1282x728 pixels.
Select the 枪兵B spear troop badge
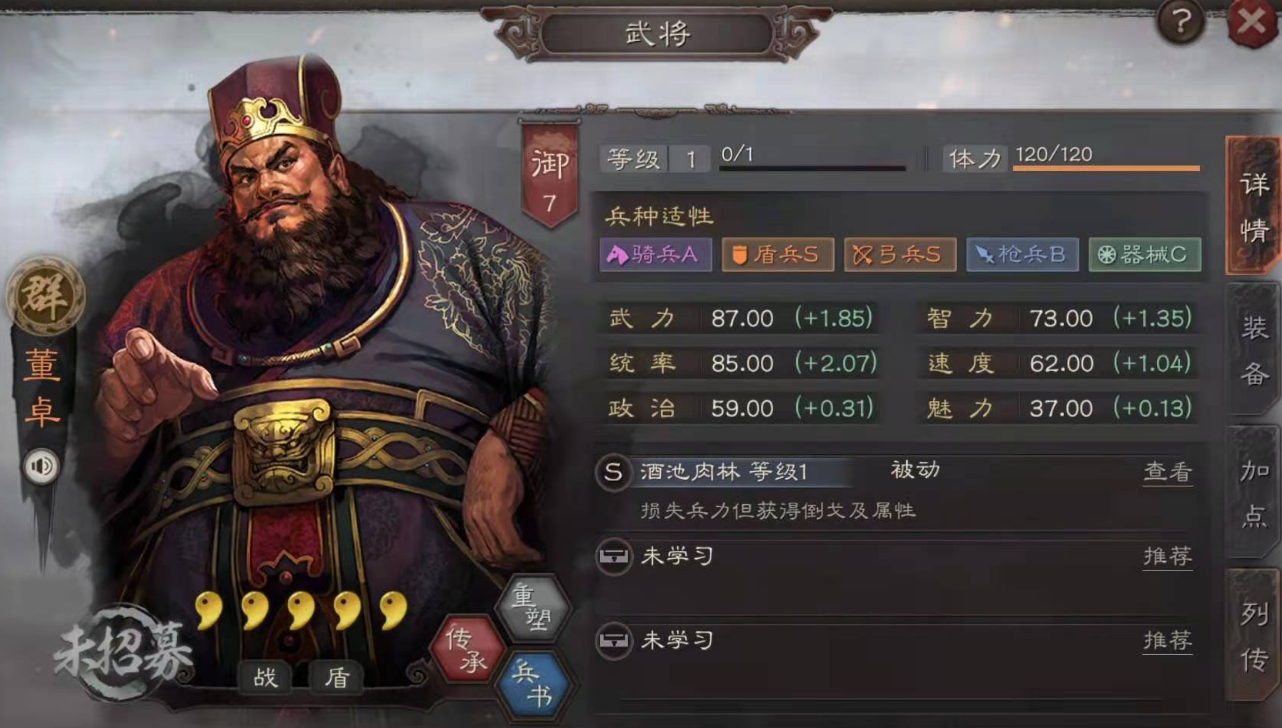tap(1021, 255)
